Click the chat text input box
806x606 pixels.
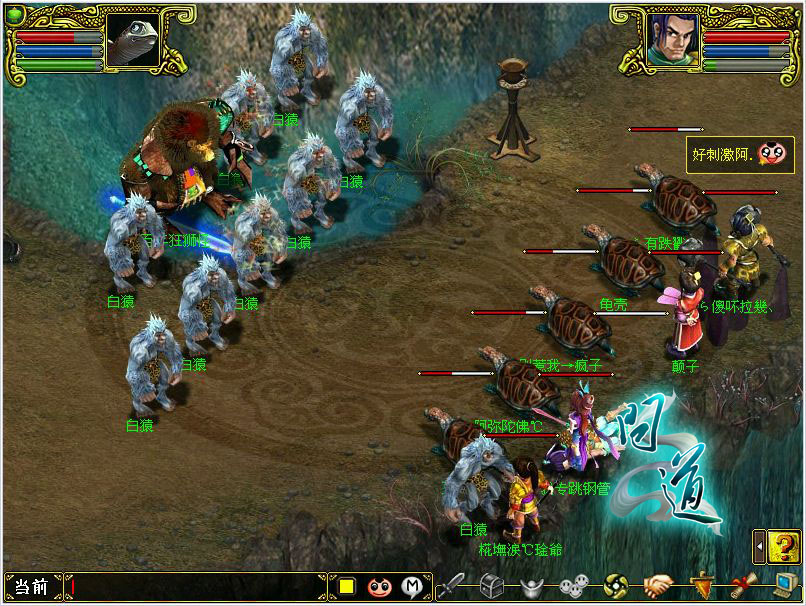[200, 587]
